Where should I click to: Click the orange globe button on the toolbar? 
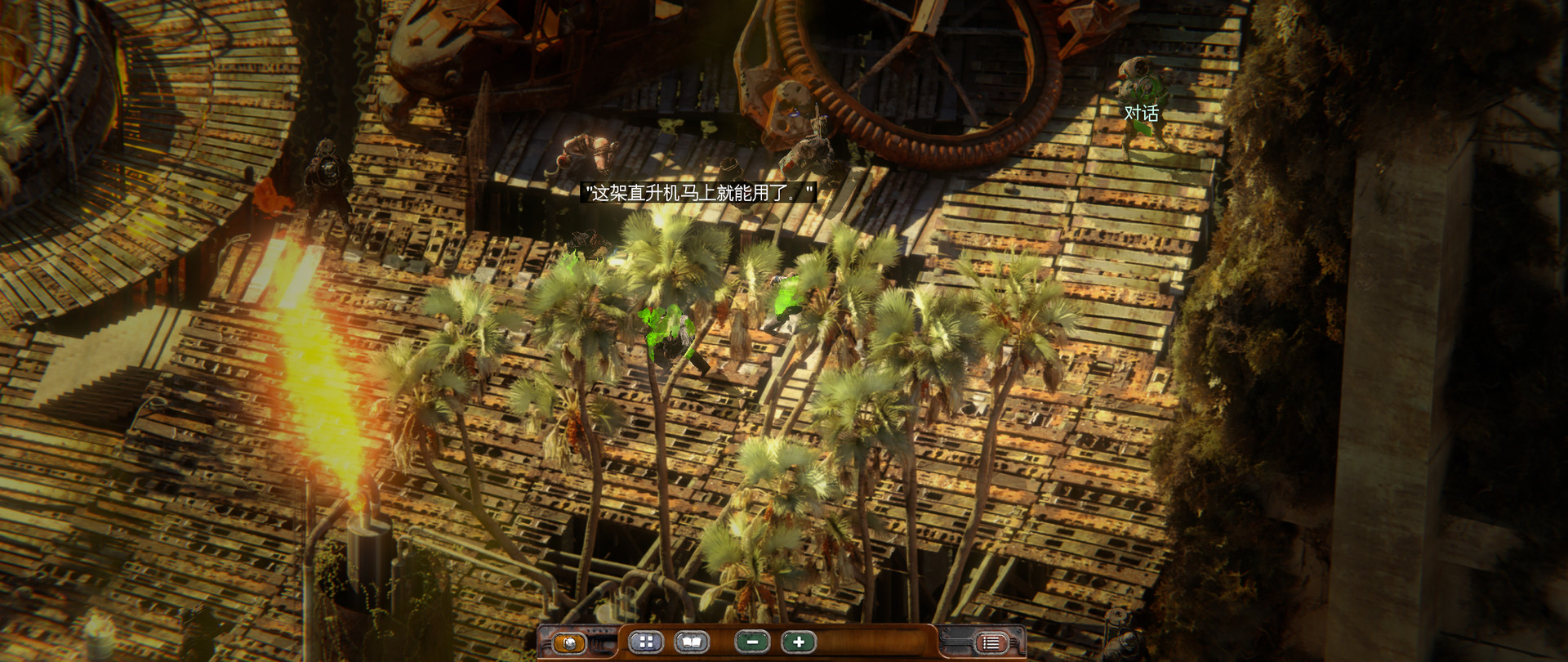[x=569, y=642]
